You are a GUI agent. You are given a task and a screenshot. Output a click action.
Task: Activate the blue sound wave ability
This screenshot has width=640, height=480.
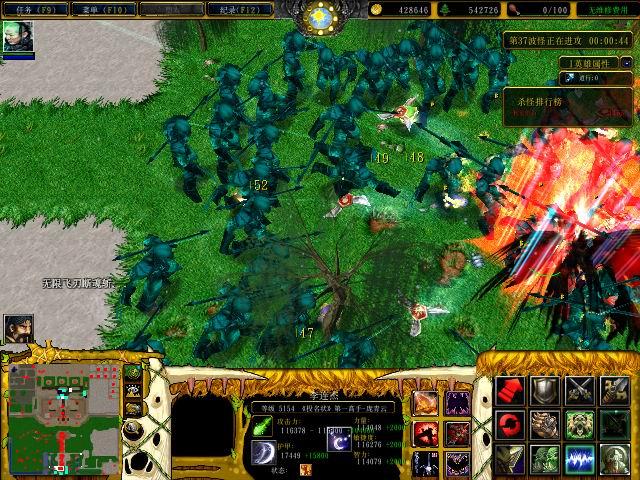pos(580,459)
